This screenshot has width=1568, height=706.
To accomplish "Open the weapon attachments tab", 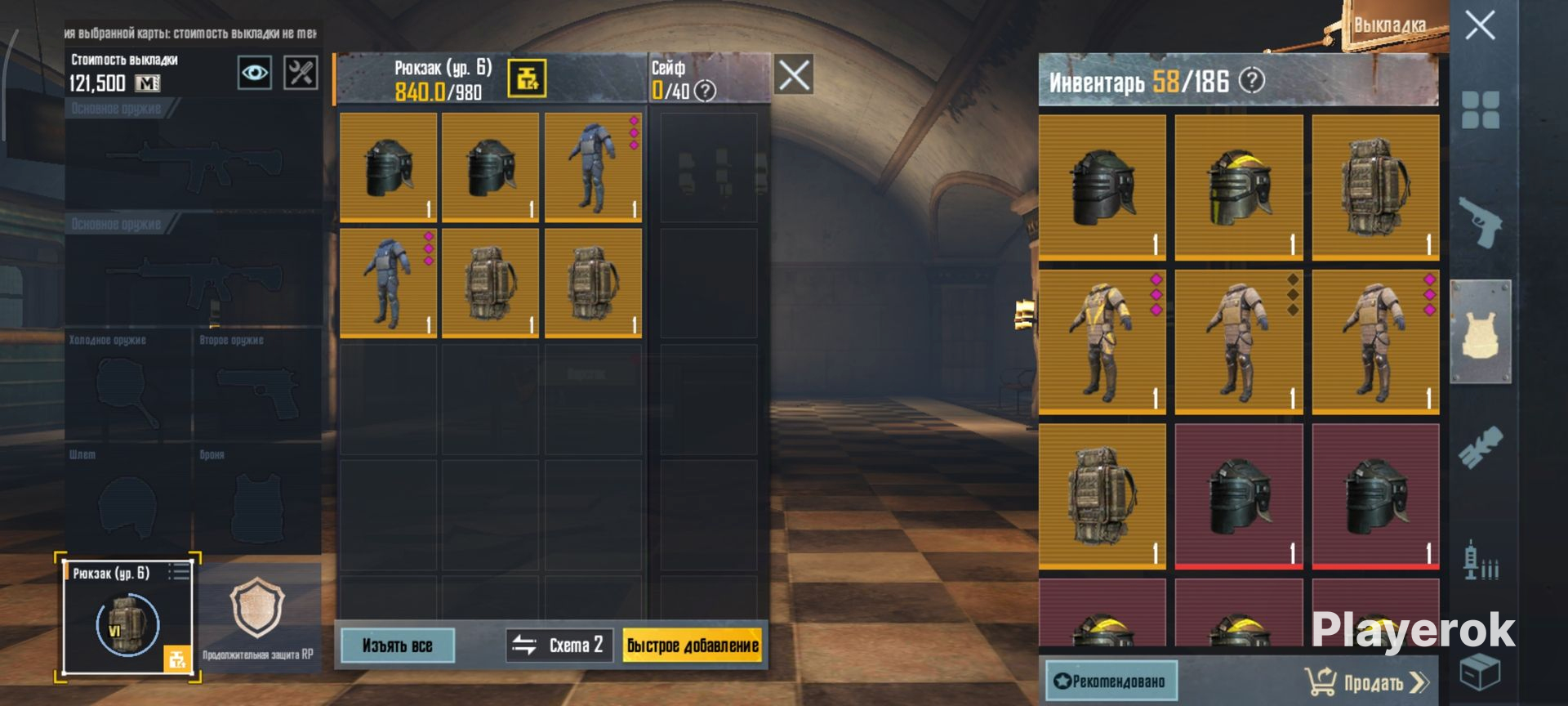I will pos(1481,446).
